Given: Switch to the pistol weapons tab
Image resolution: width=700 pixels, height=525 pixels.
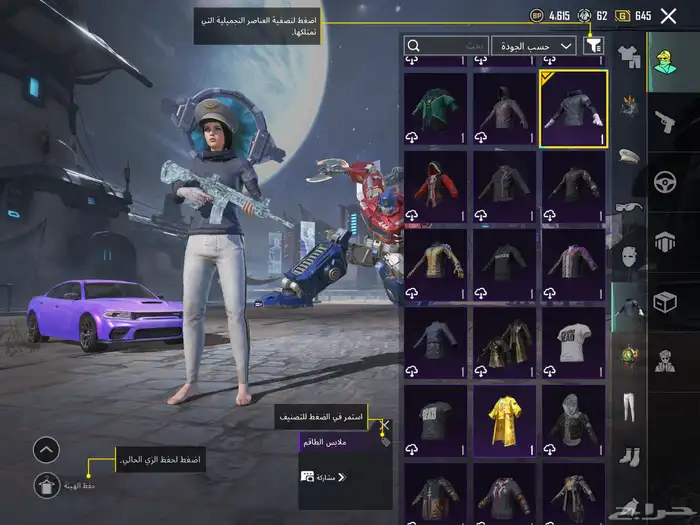Looking at the screenshot, I should click(x=665, y=122).
